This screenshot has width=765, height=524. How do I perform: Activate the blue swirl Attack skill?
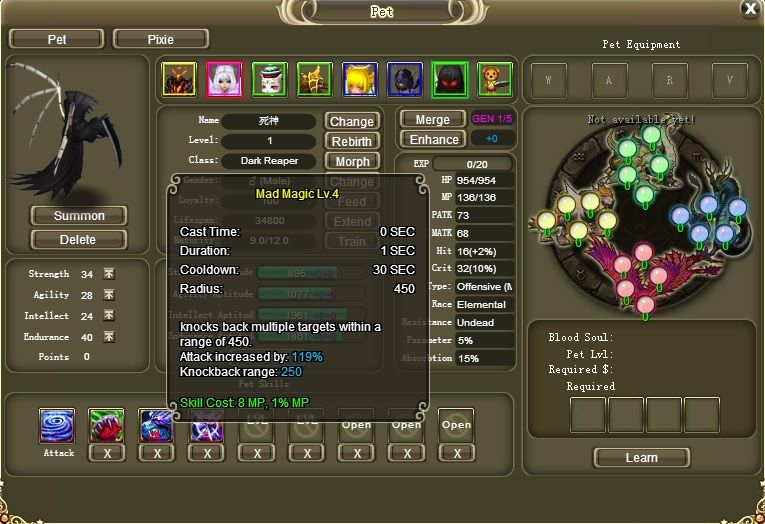point(57,425)
